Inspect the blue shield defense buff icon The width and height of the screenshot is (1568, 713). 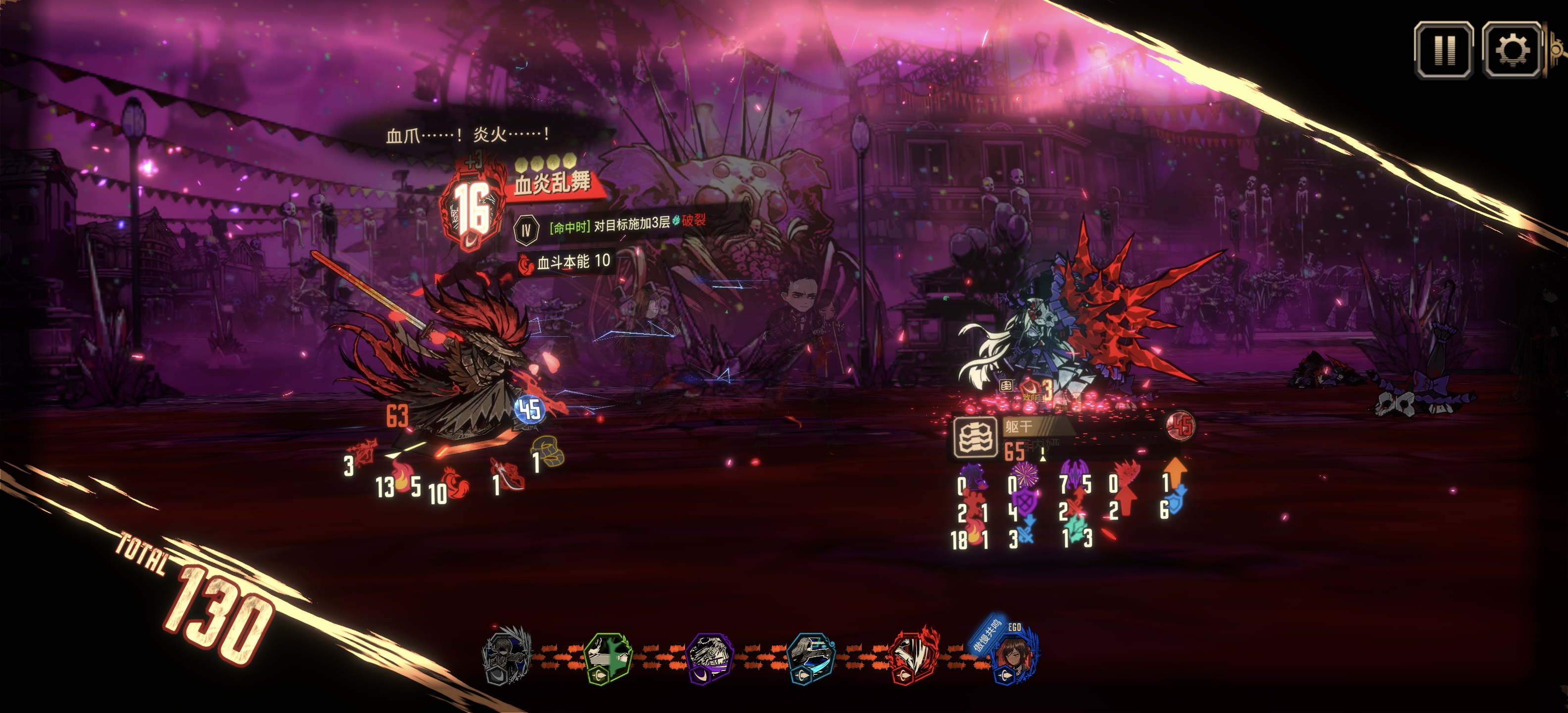pyautogui.click(x=1176, y=501)
